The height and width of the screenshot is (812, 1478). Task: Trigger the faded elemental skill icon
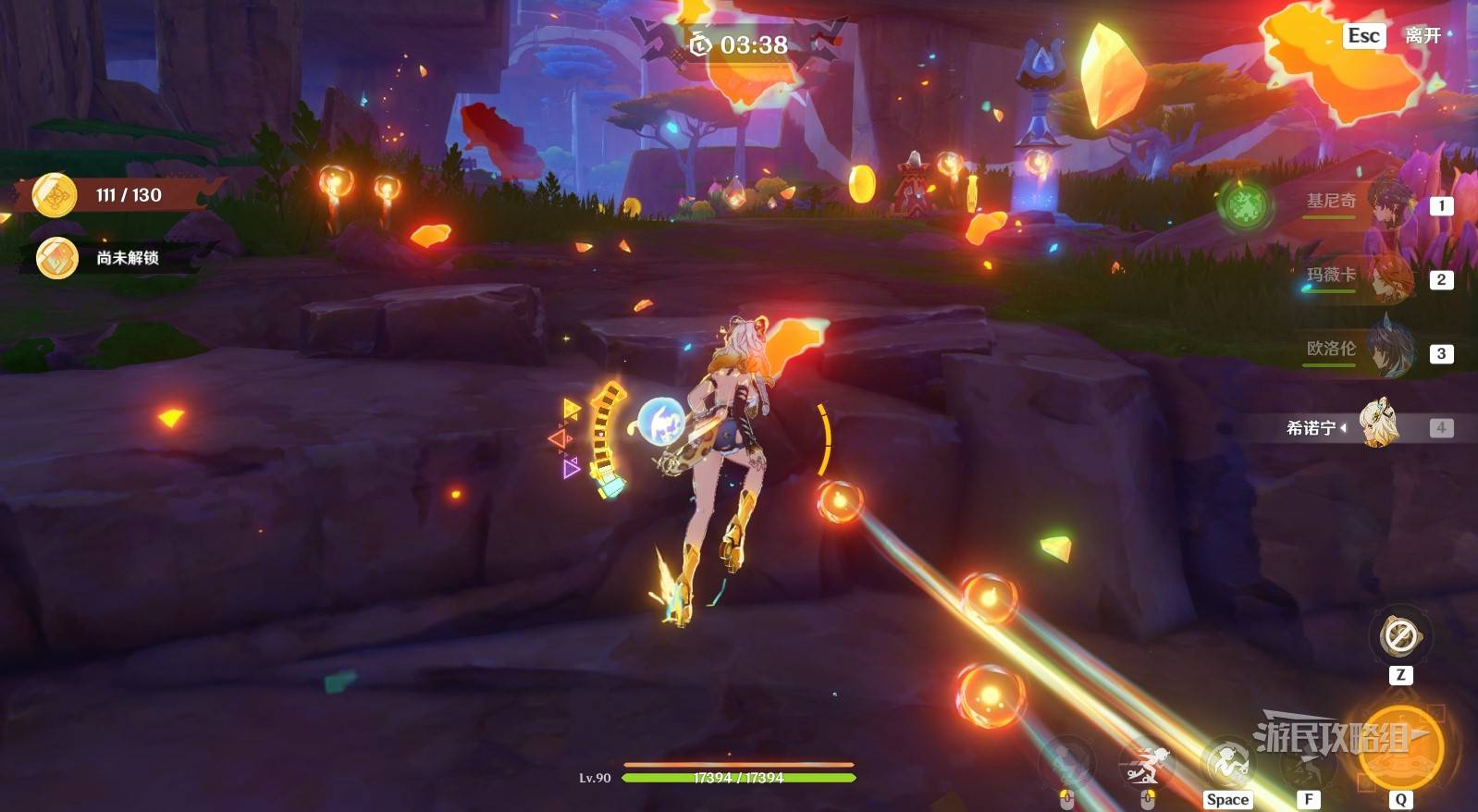point(1068,764)
